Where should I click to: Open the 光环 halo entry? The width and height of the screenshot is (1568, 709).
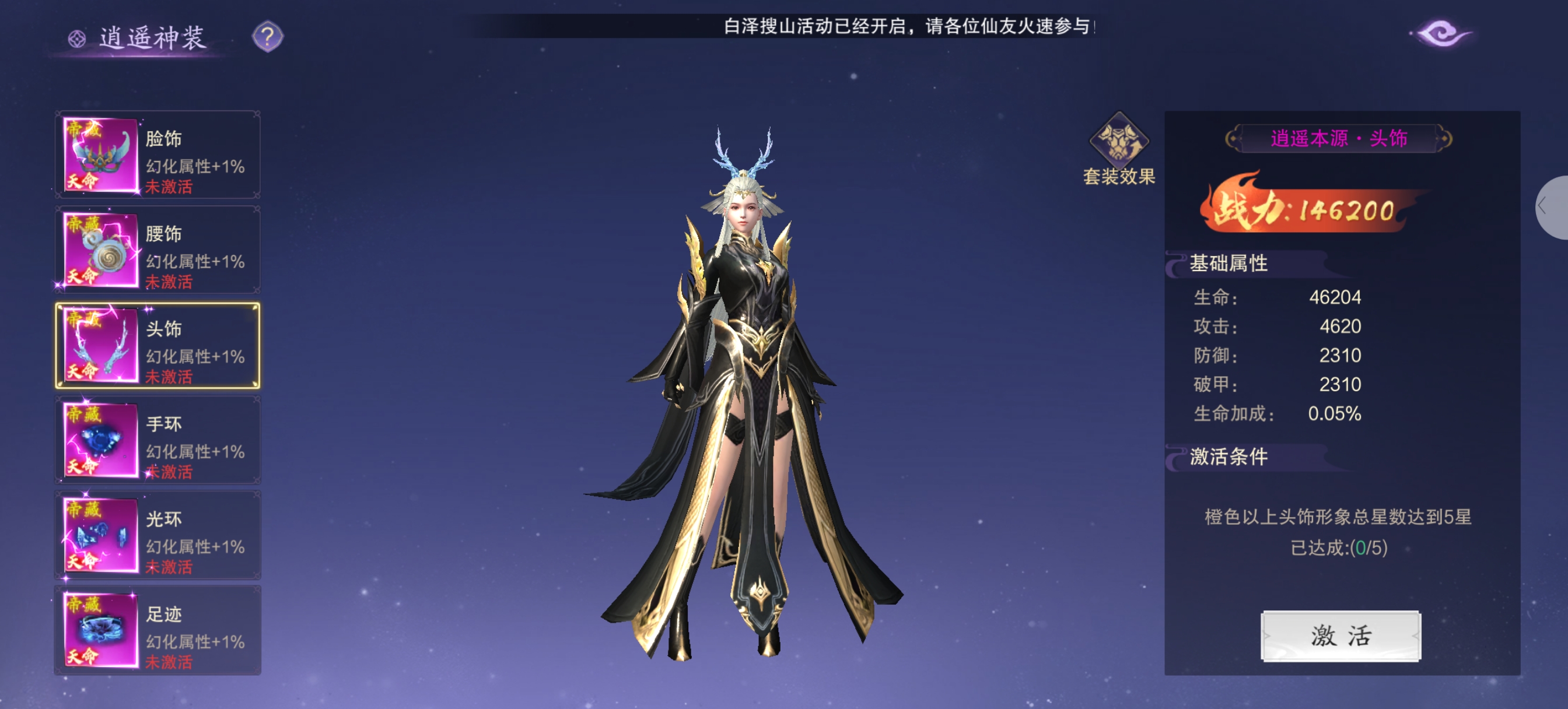157,535
